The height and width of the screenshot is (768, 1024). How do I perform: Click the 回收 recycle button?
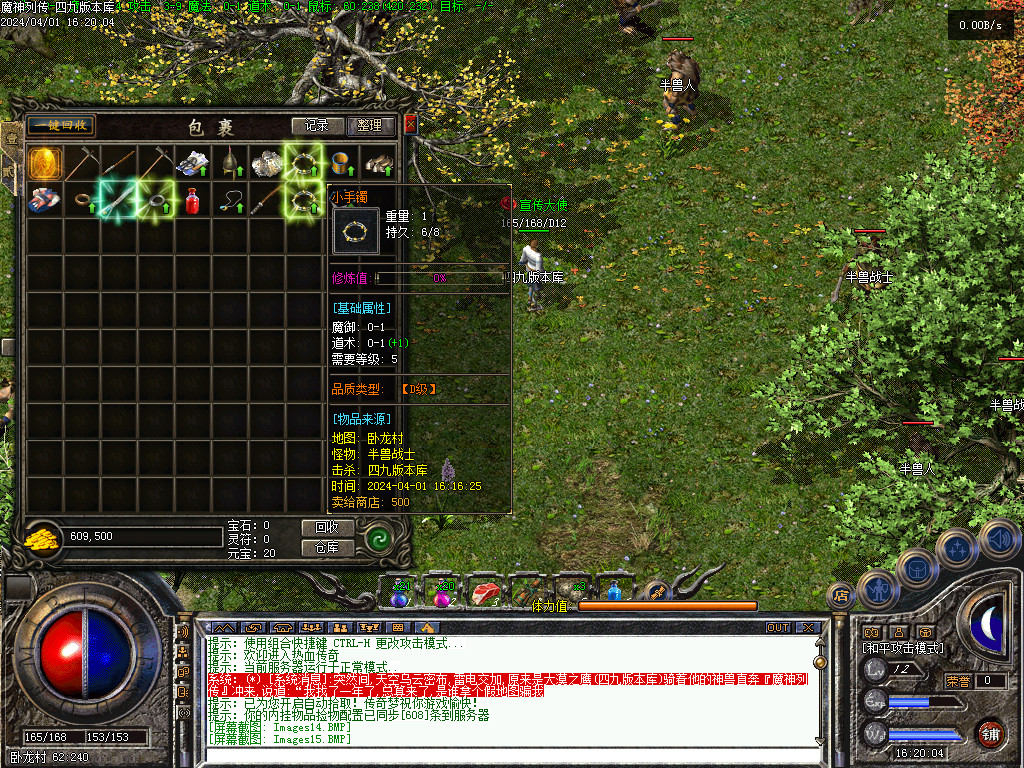[x=327, y=527]
